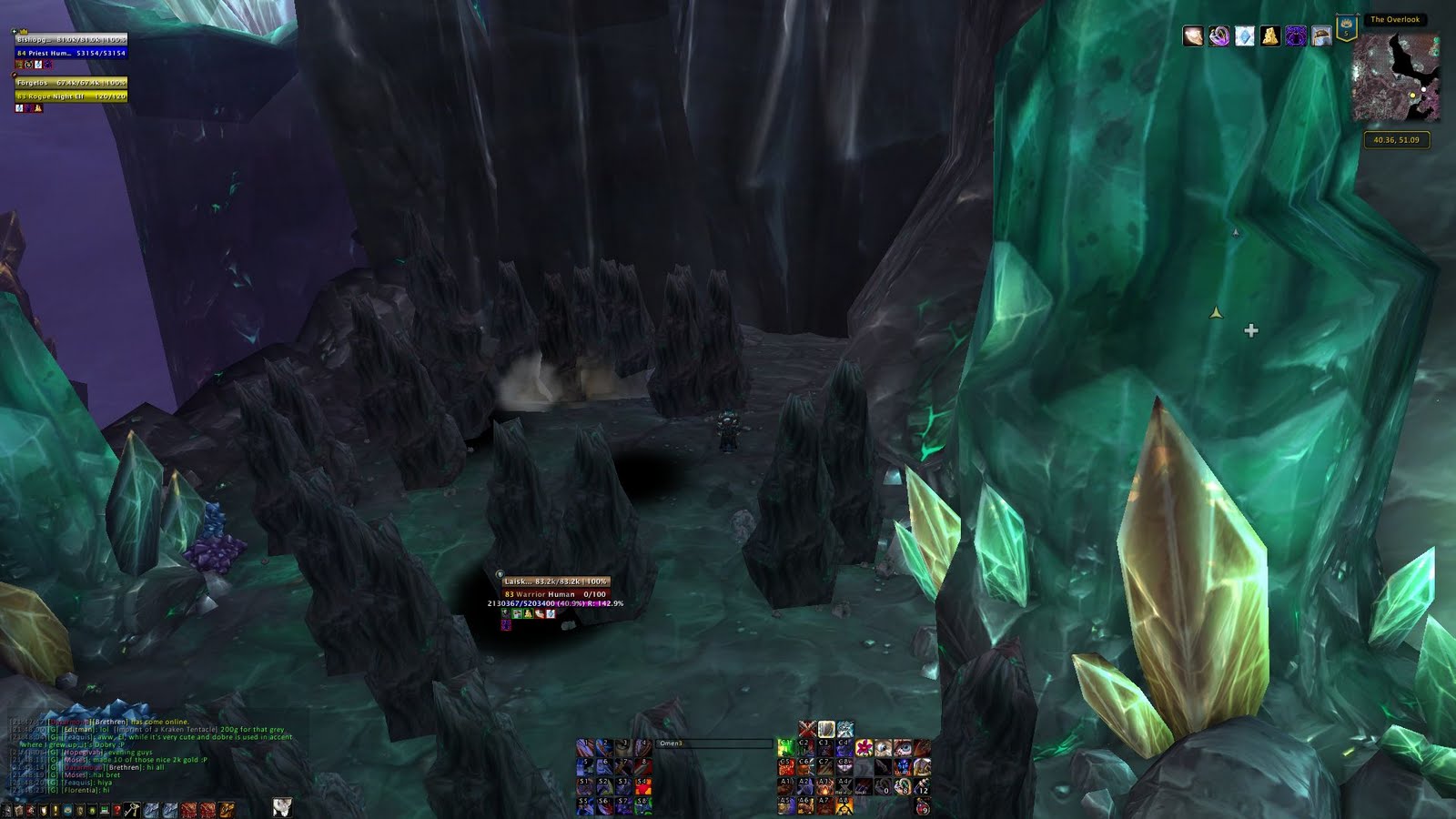Click the potion icon showing 9 charges

pyautogui.click(x=921, y=808)
